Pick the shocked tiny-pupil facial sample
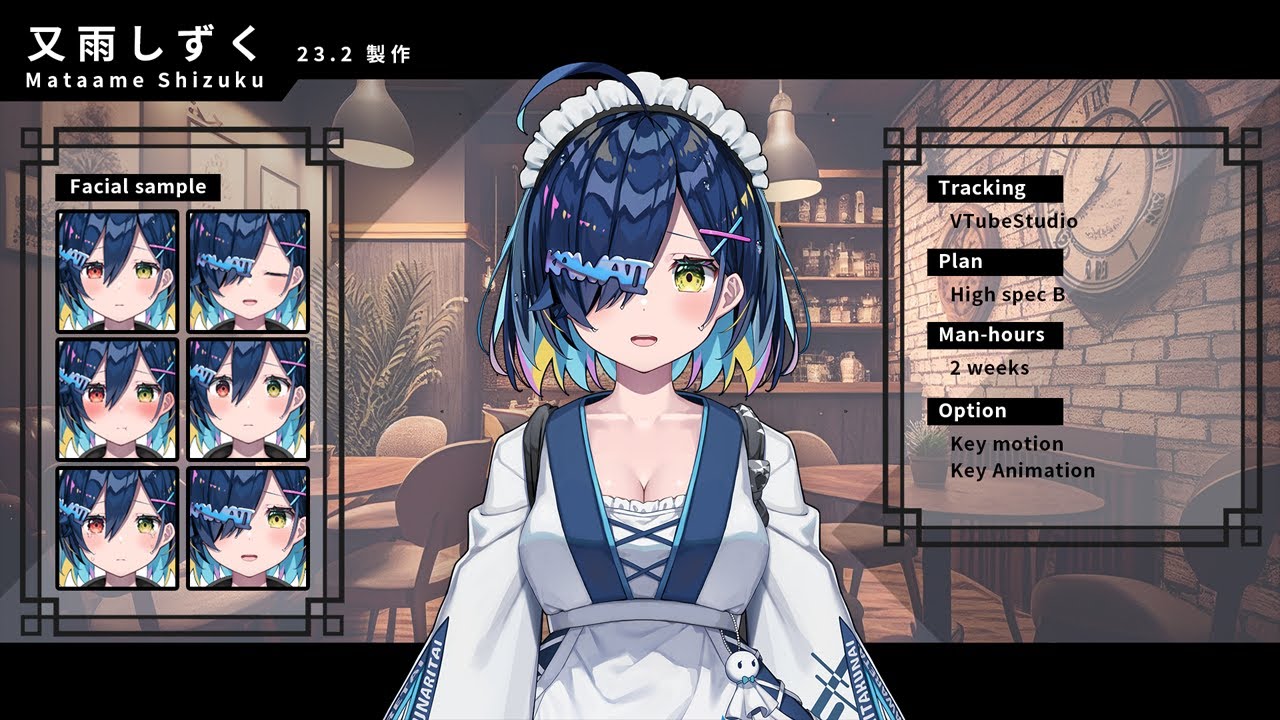Screen dimensions: 1280x720 pyautogui.click(x=248, y=399)
